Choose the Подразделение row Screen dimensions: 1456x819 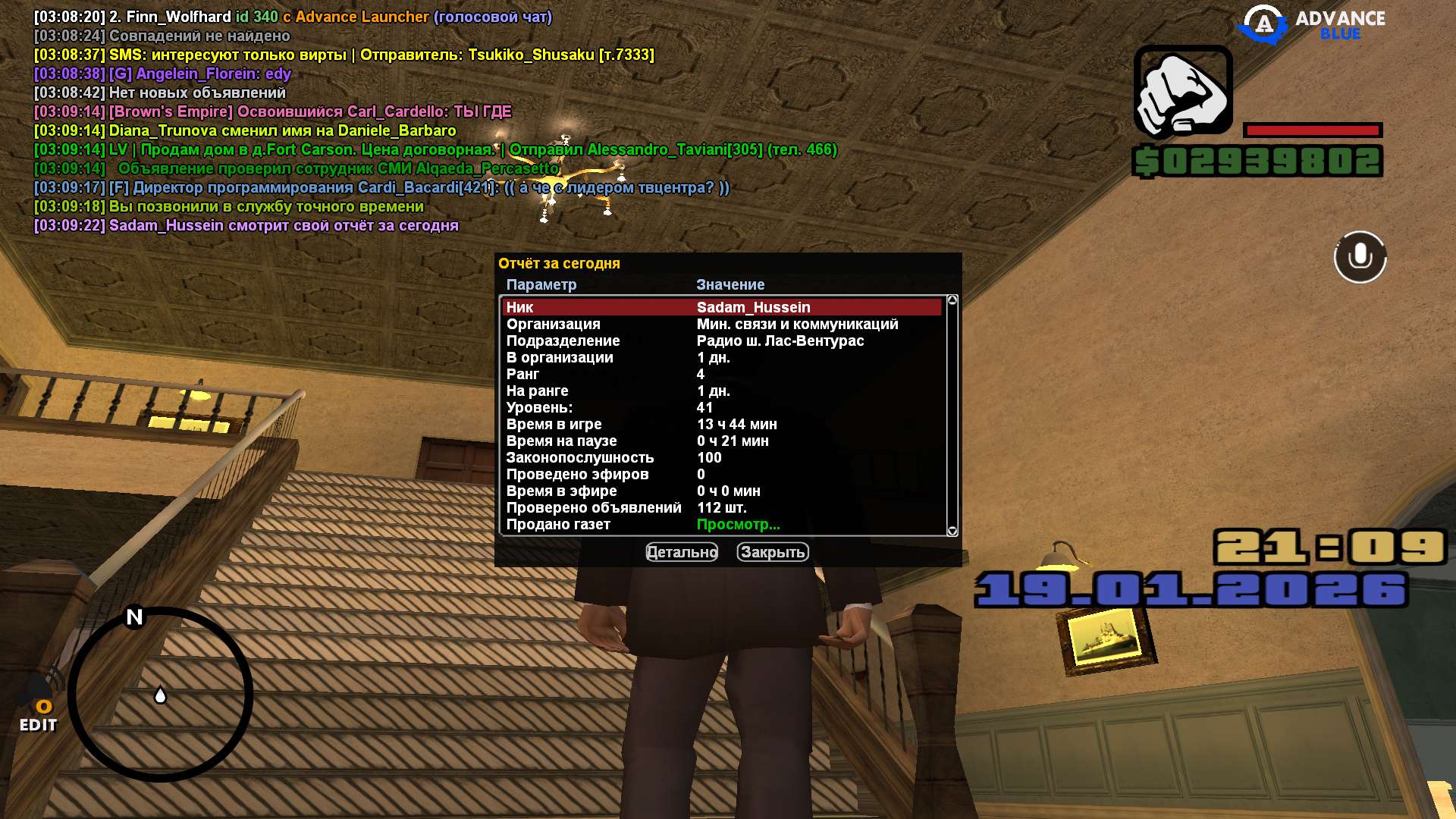tap(720, 340)
